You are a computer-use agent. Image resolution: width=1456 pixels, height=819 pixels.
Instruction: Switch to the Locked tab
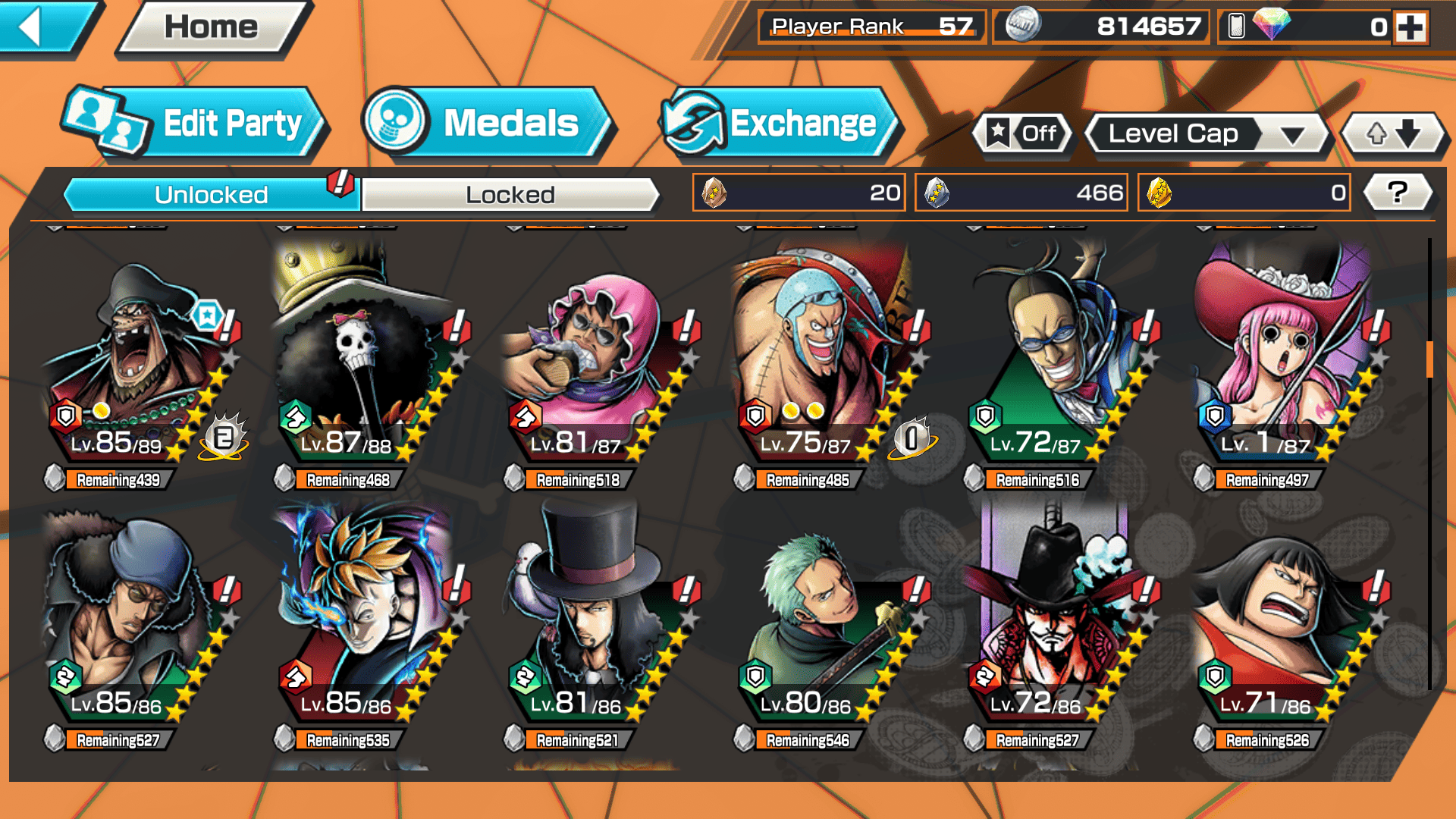[x=510, y=195]
